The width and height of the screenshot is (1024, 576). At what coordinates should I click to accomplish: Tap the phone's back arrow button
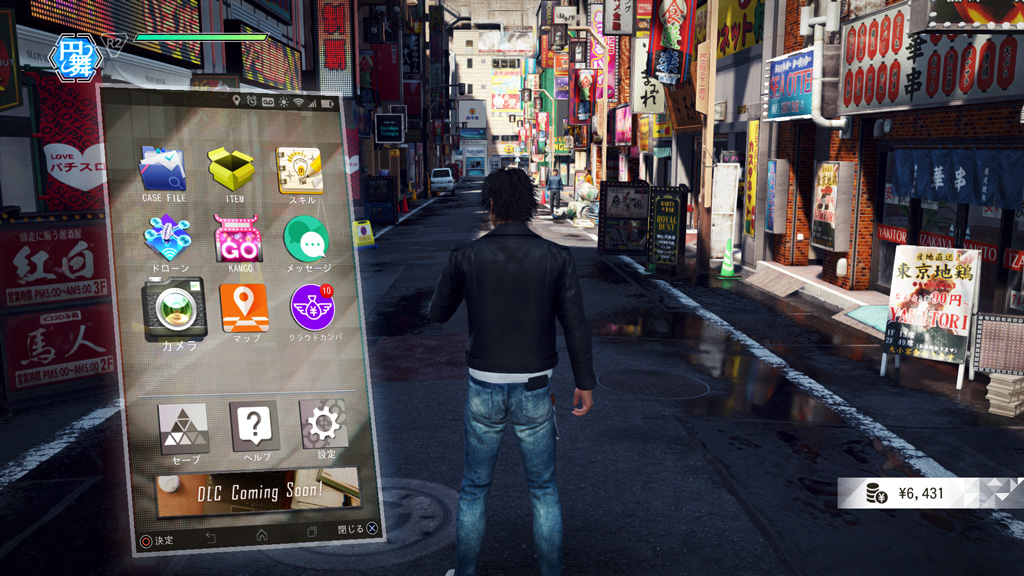211,538
